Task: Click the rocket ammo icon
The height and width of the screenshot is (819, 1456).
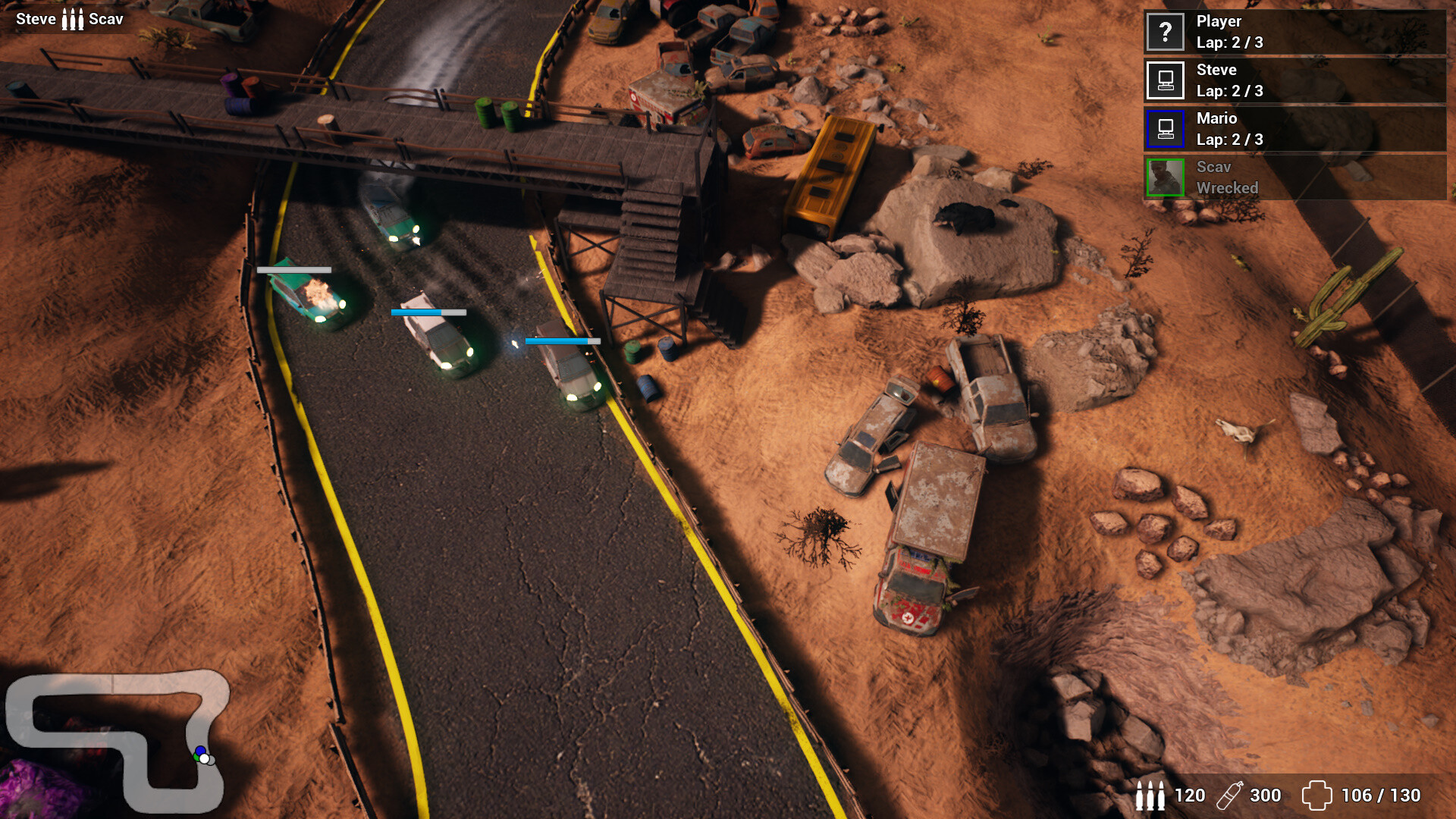Action: (x=1229, y=795)
